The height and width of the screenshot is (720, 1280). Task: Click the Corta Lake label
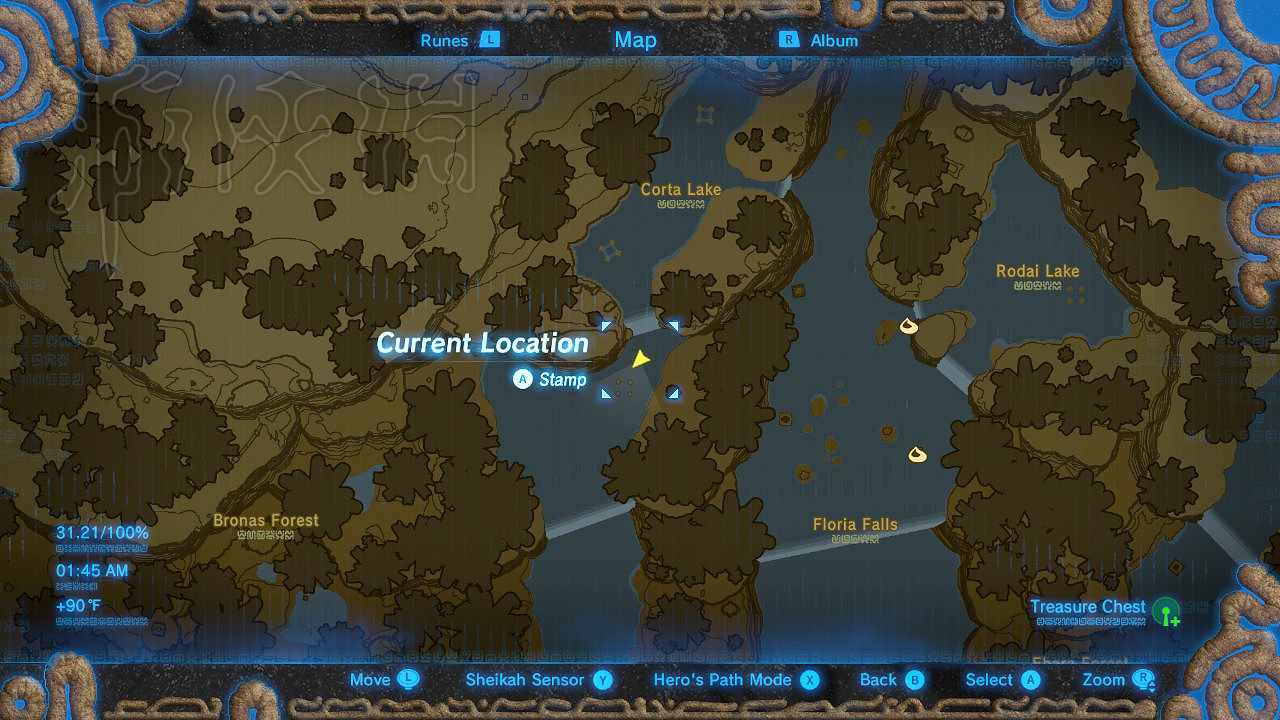pos(683,189)
